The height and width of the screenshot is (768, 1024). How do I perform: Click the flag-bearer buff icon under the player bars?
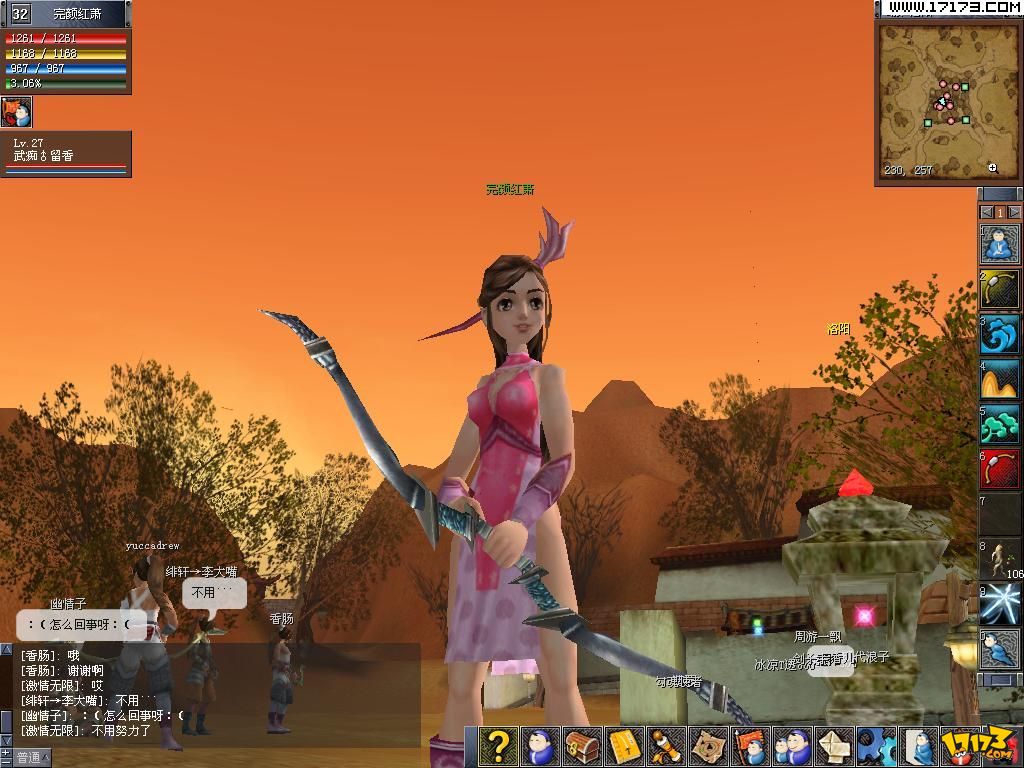coord(17,111)
